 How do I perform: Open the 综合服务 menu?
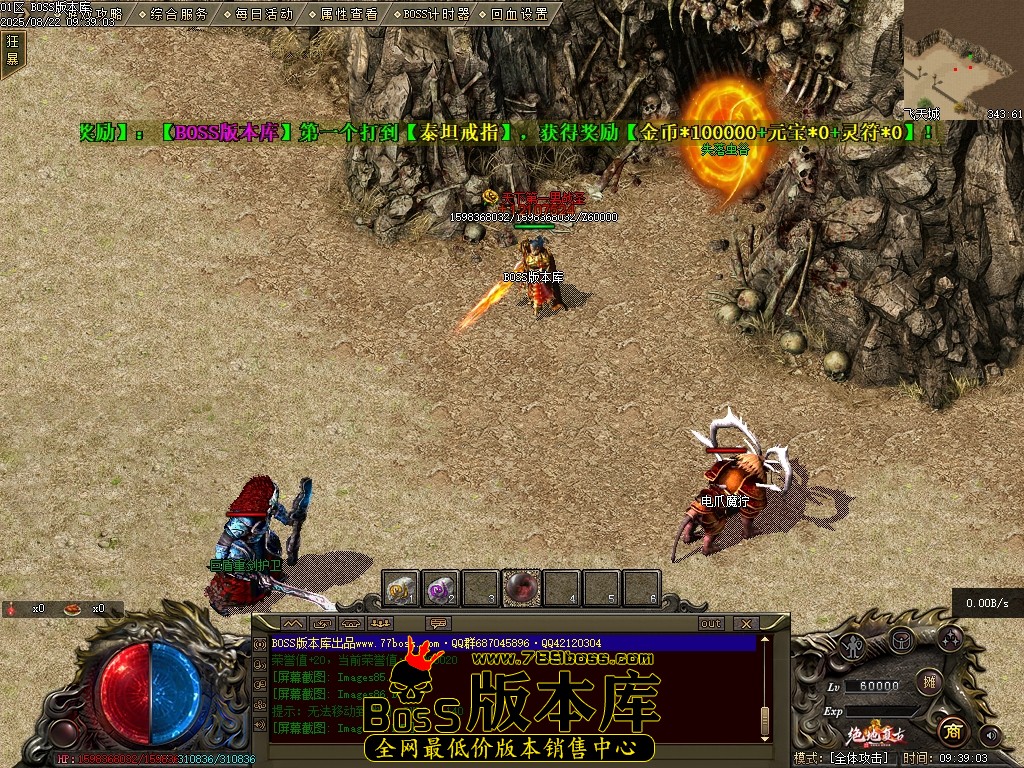click(179, 14)
